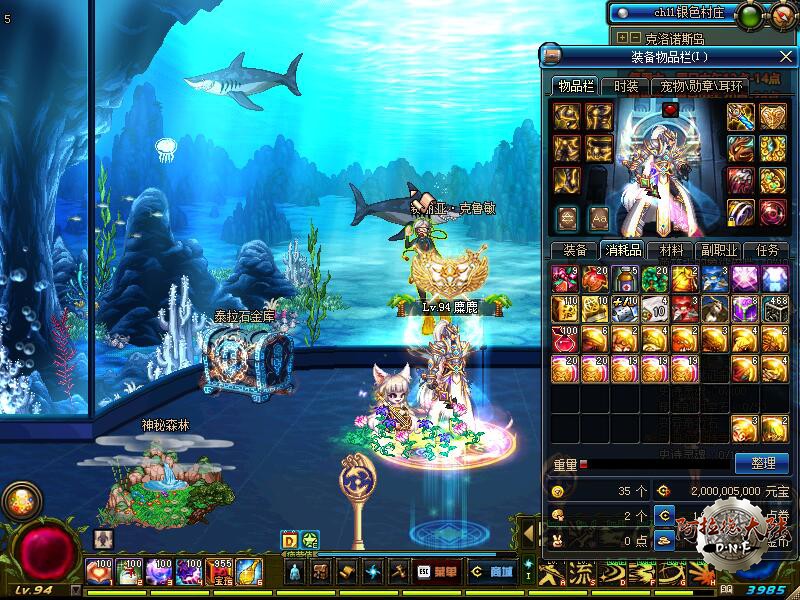
Task: Click the equipped shield-shaped gold title slot
Action: (773, 118)
